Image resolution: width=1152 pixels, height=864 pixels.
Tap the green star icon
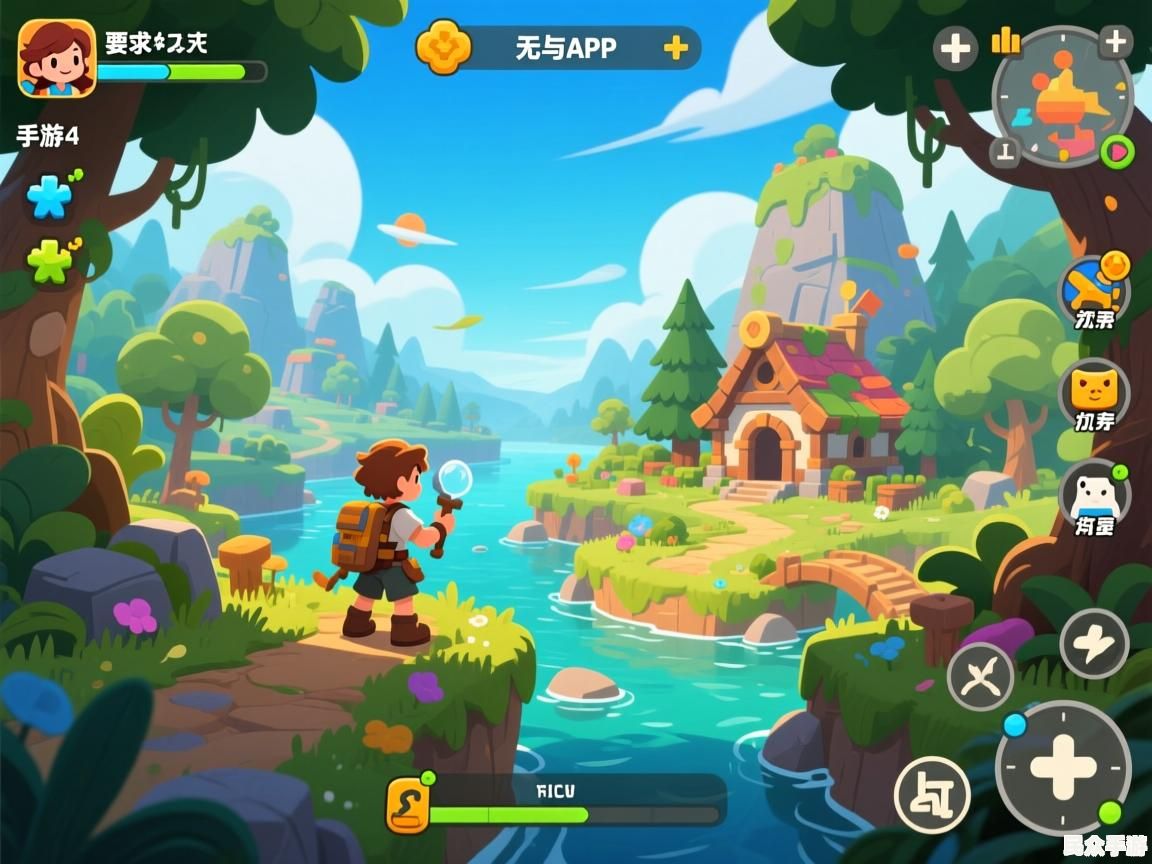[x=49, y=262]
